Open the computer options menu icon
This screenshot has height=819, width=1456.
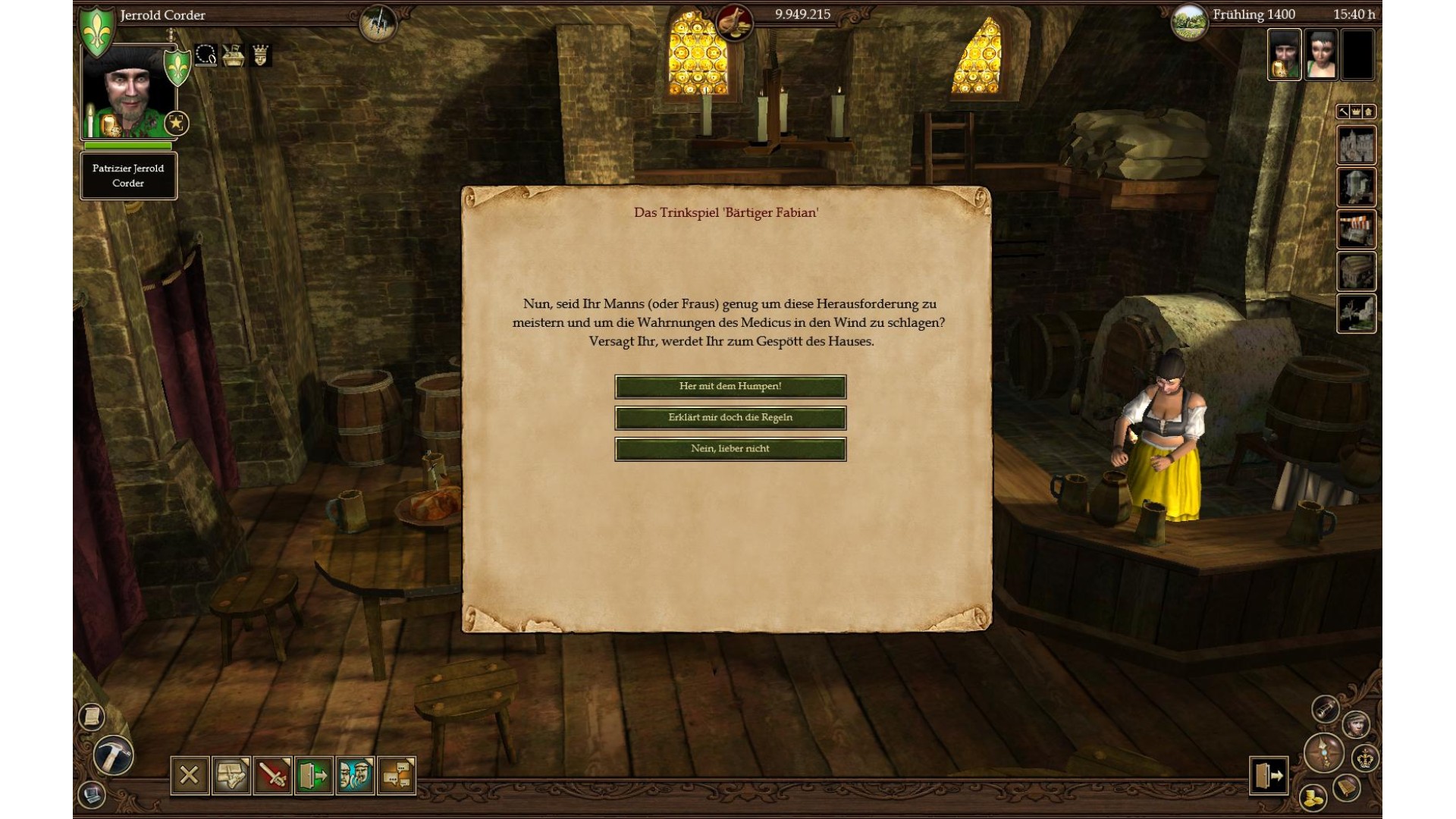coord(92,795)
